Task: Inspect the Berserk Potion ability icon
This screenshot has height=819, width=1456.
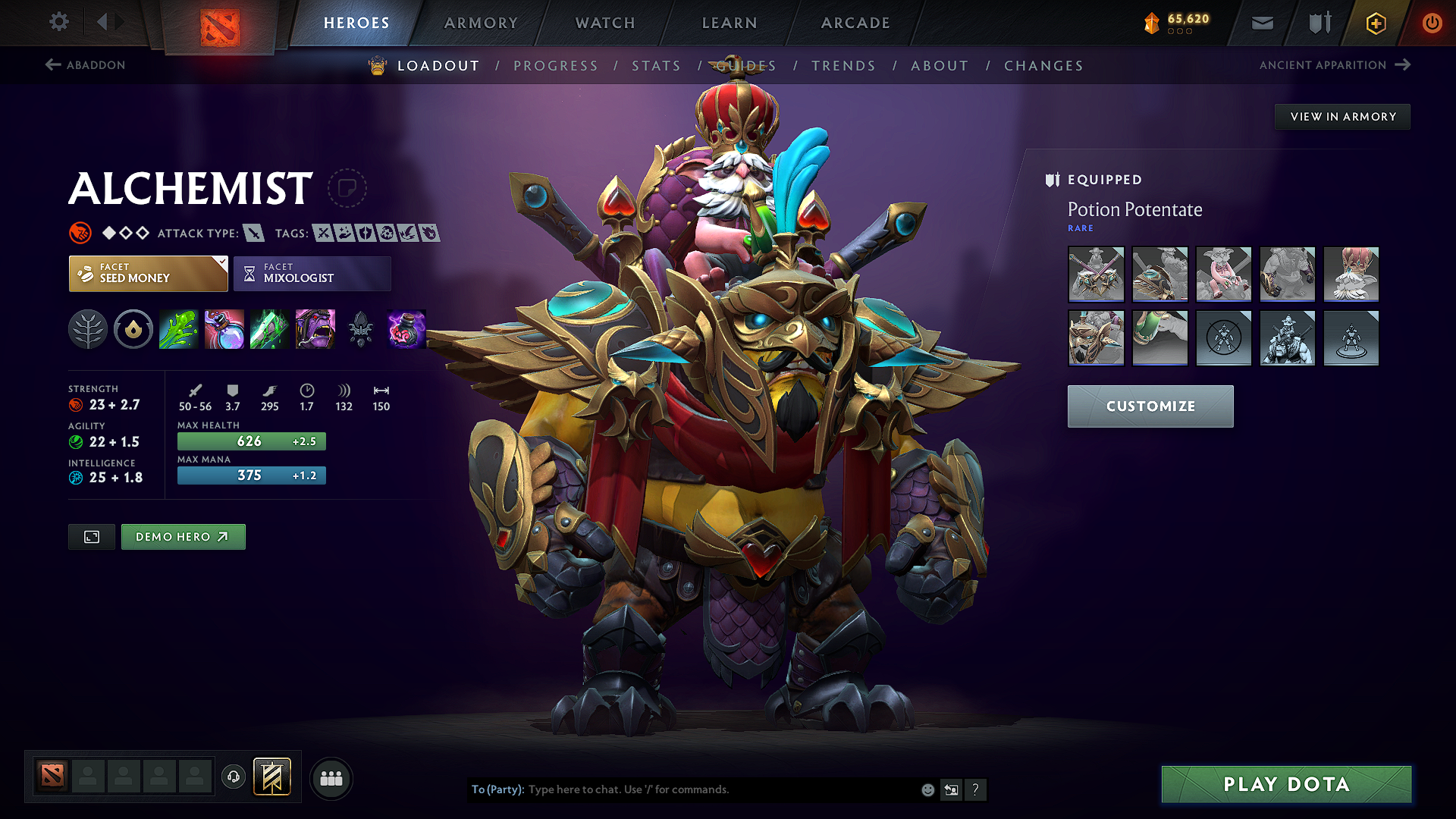Action: pyautogui.click(x=406, y=329)
